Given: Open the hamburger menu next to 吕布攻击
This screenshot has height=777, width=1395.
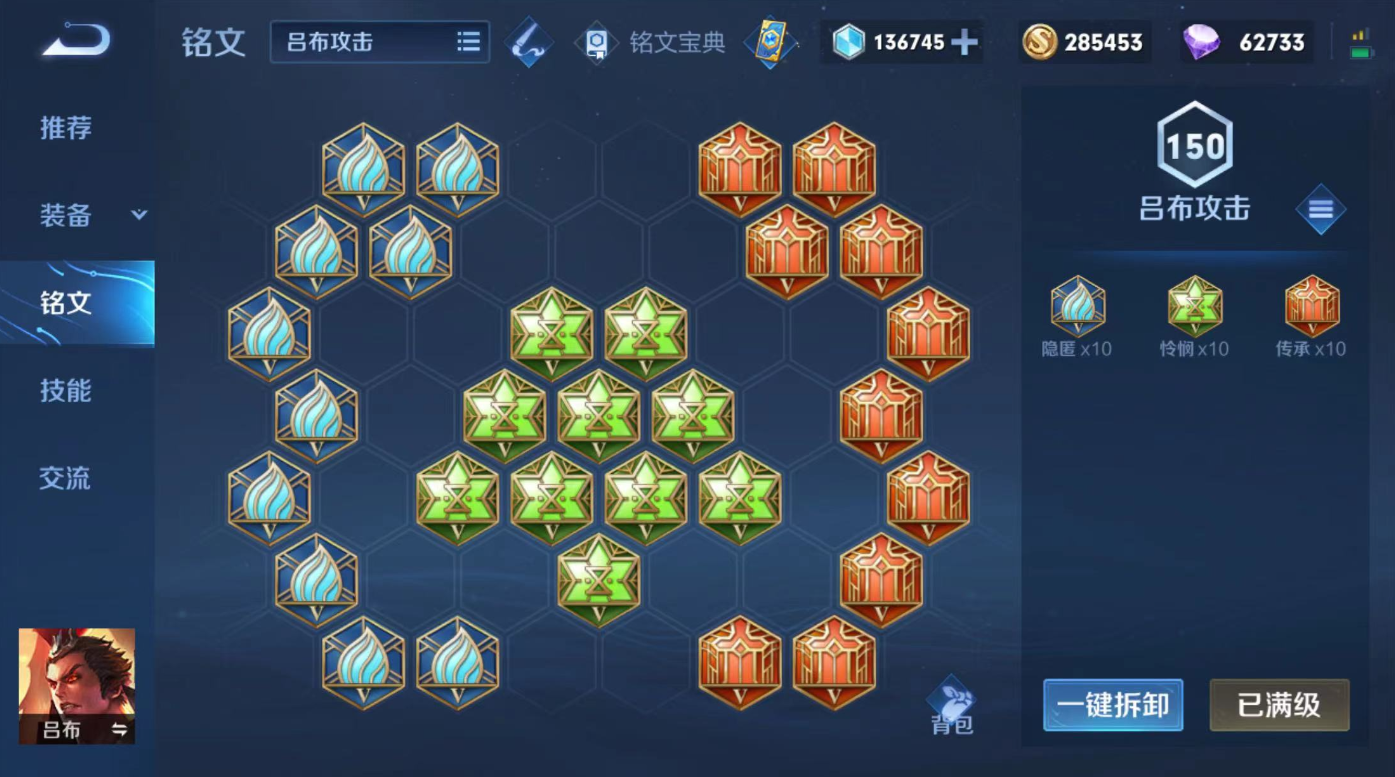Looking at the screenshot, I should 1321,210.
